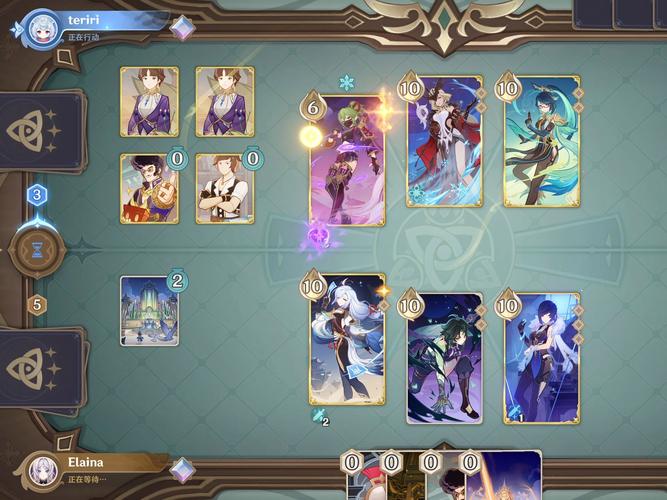
Task: Inspect the building support card with counter 2
Action: 150,311
